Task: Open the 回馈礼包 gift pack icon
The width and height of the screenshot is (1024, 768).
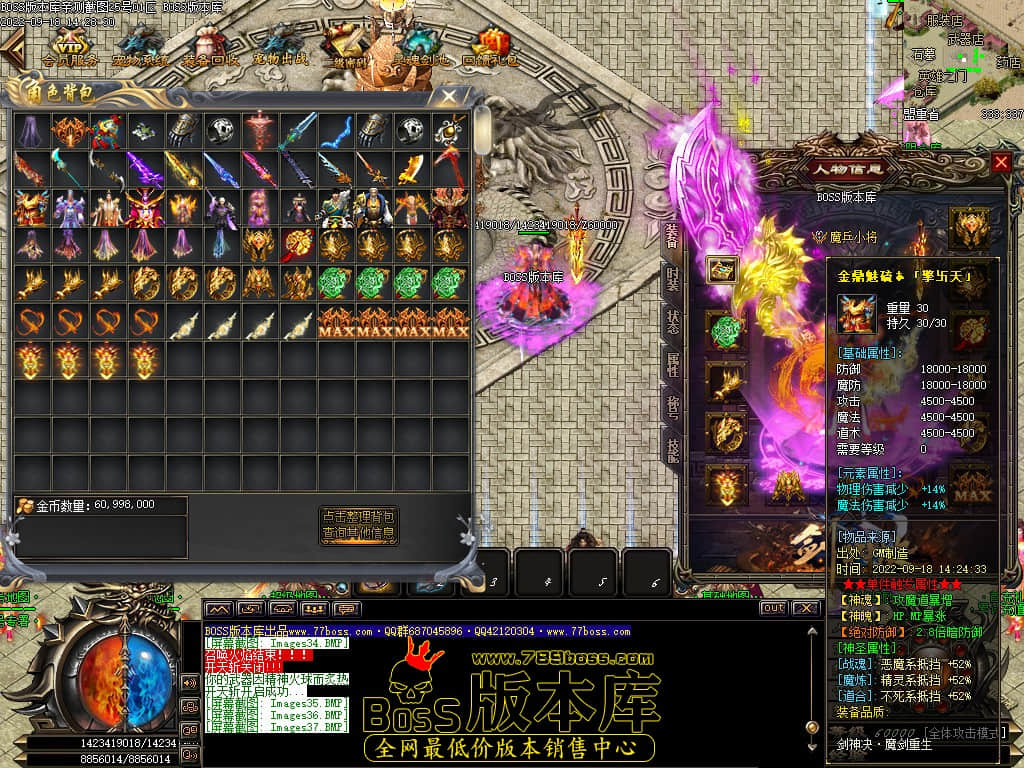Action: tap(490, 46)
